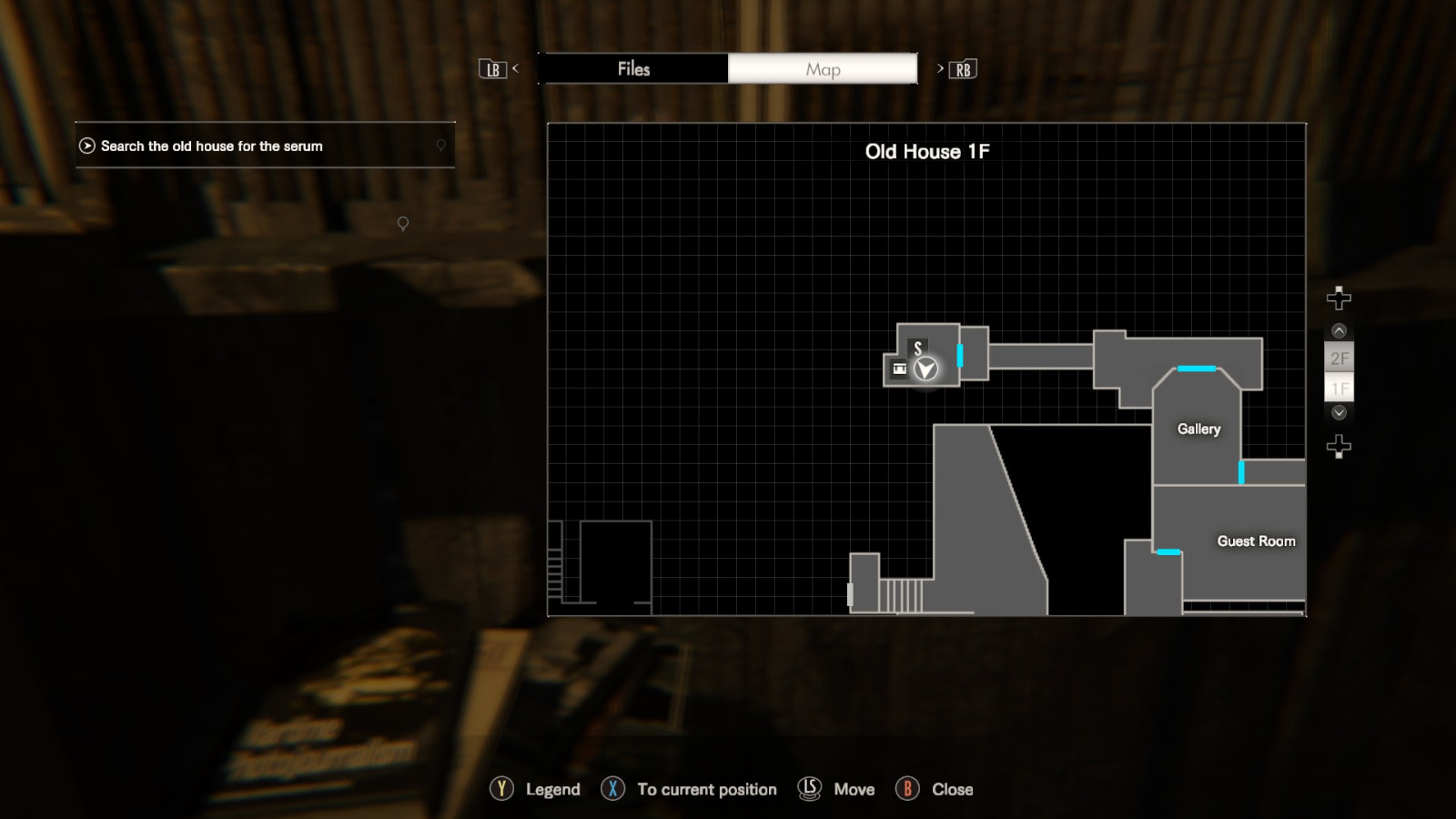Click the up chevron above floor selector

coord(1338,329)
